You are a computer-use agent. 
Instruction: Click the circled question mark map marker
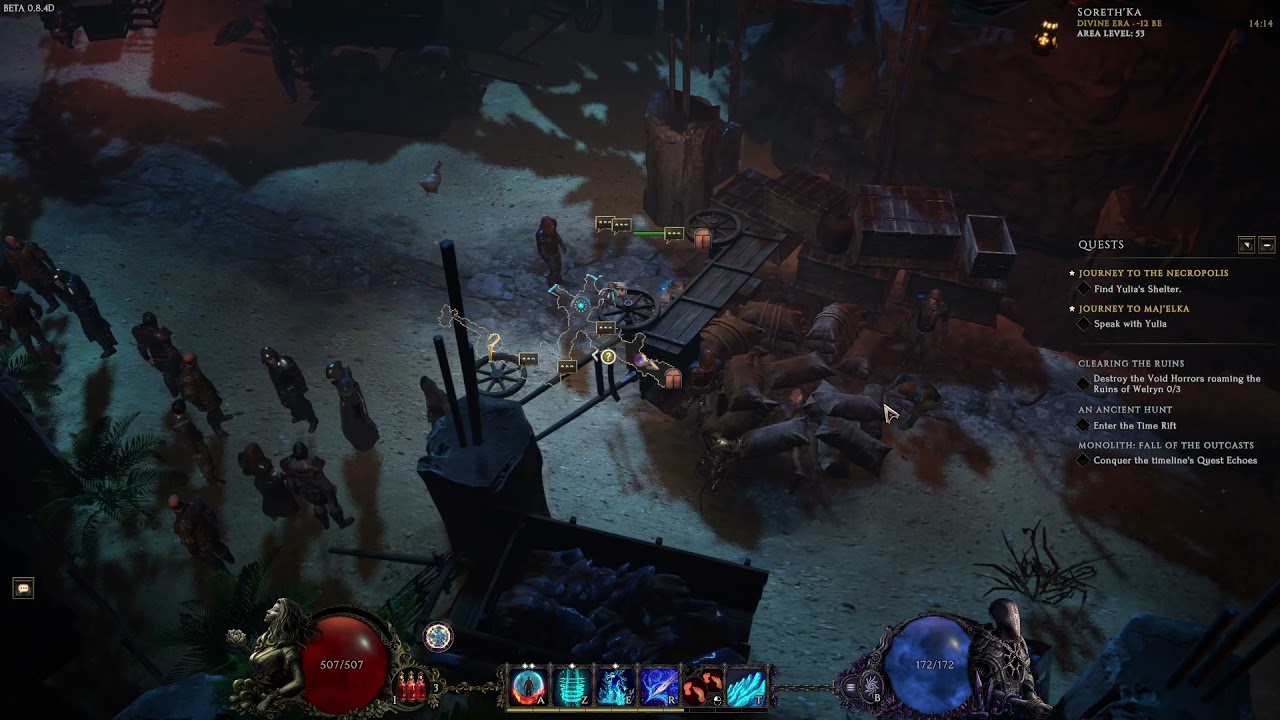607,357
